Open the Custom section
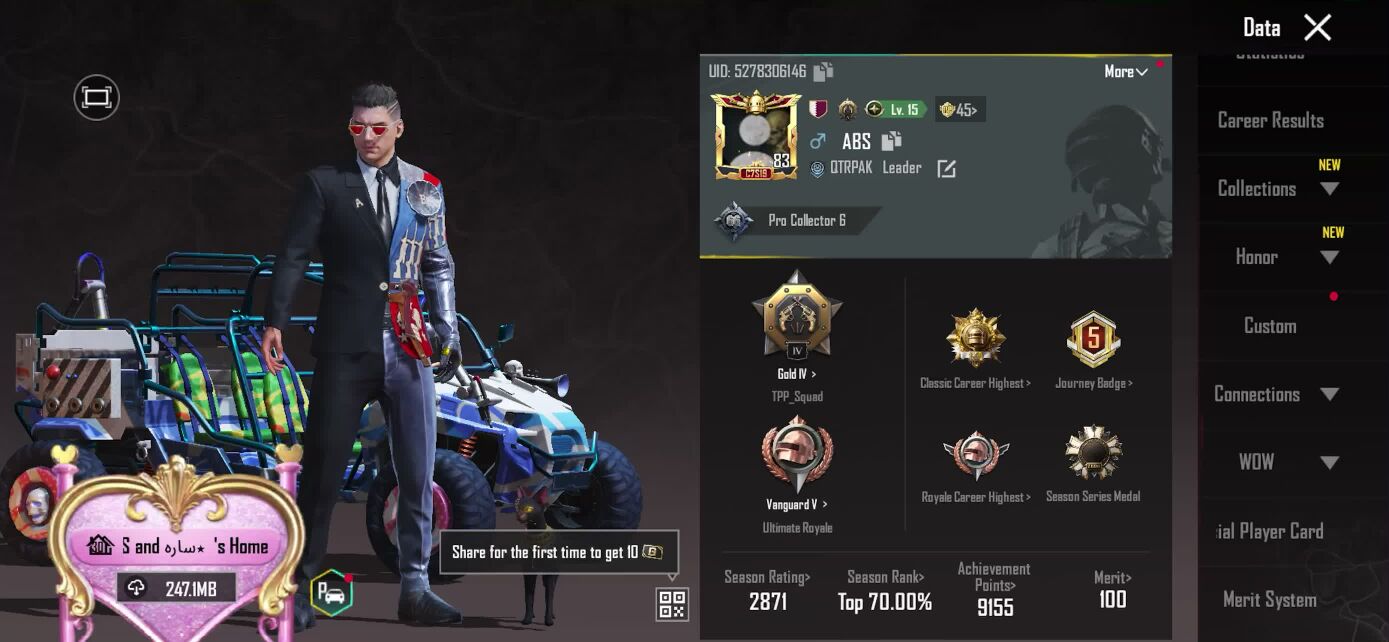This screenshot has width=1389, height=642. pyautogui.click(x=1270, y=325)
